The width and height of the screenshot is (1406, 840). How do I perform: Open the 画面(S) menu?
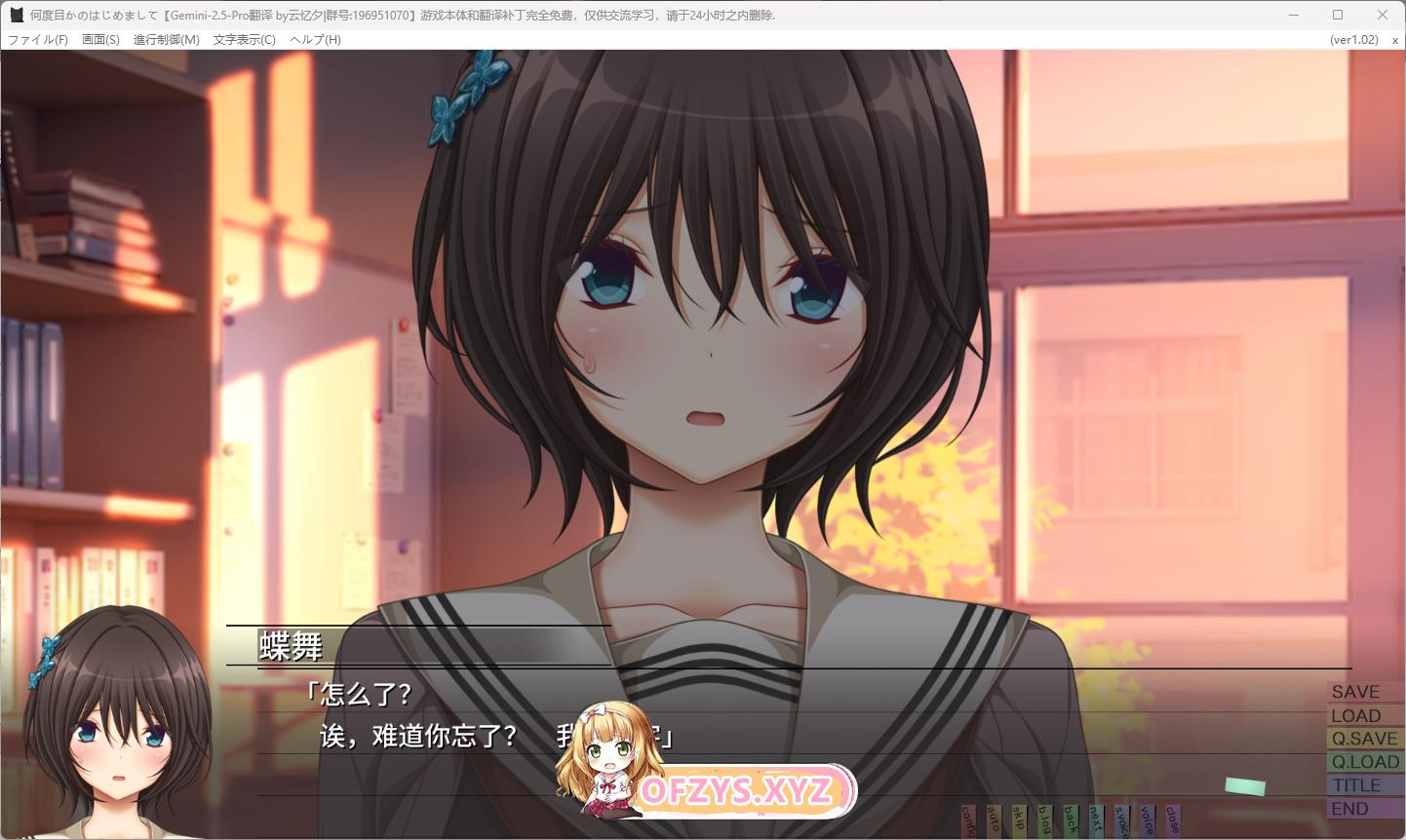point(100,40)
